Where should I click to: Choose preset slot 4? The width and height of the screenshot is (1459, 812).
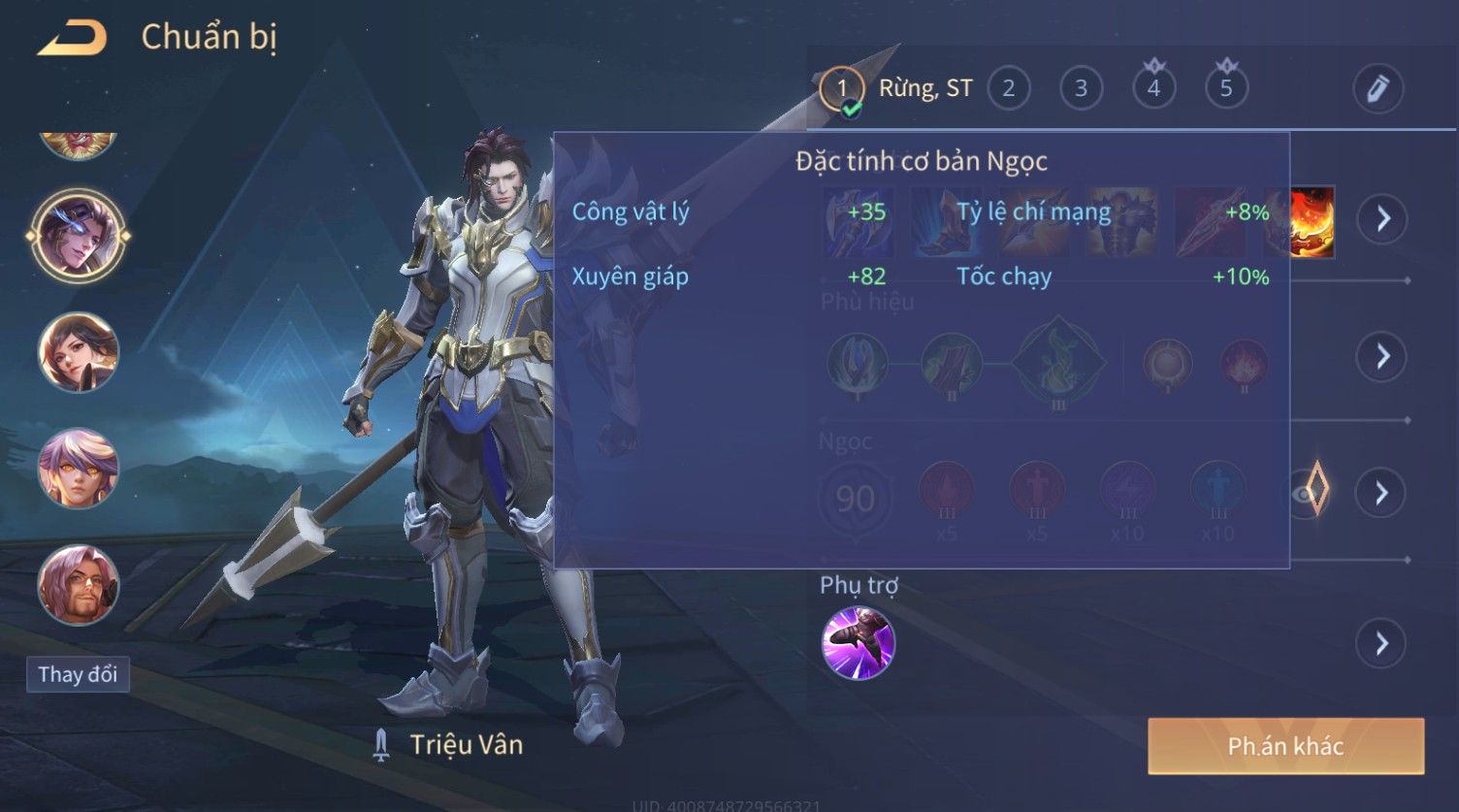coord(1153,89)
